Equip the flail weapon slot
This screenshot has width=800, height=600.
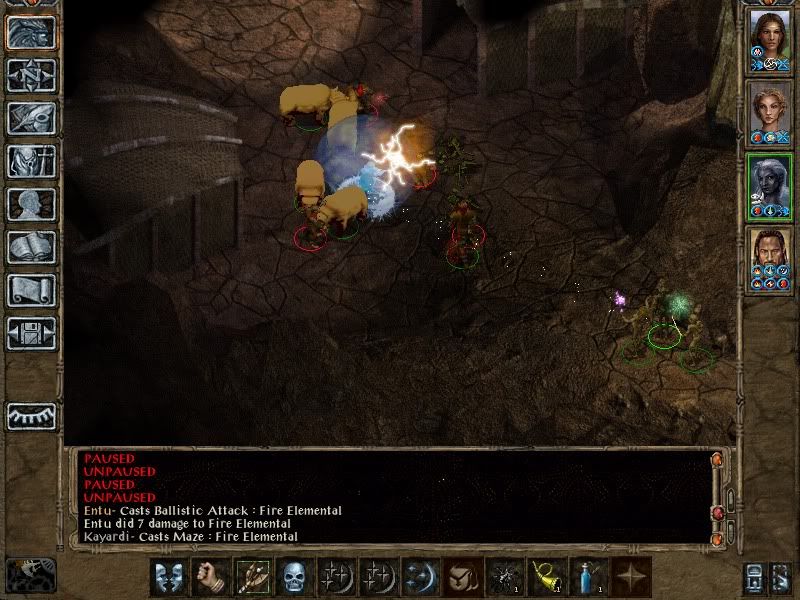[x=251, y=578]
